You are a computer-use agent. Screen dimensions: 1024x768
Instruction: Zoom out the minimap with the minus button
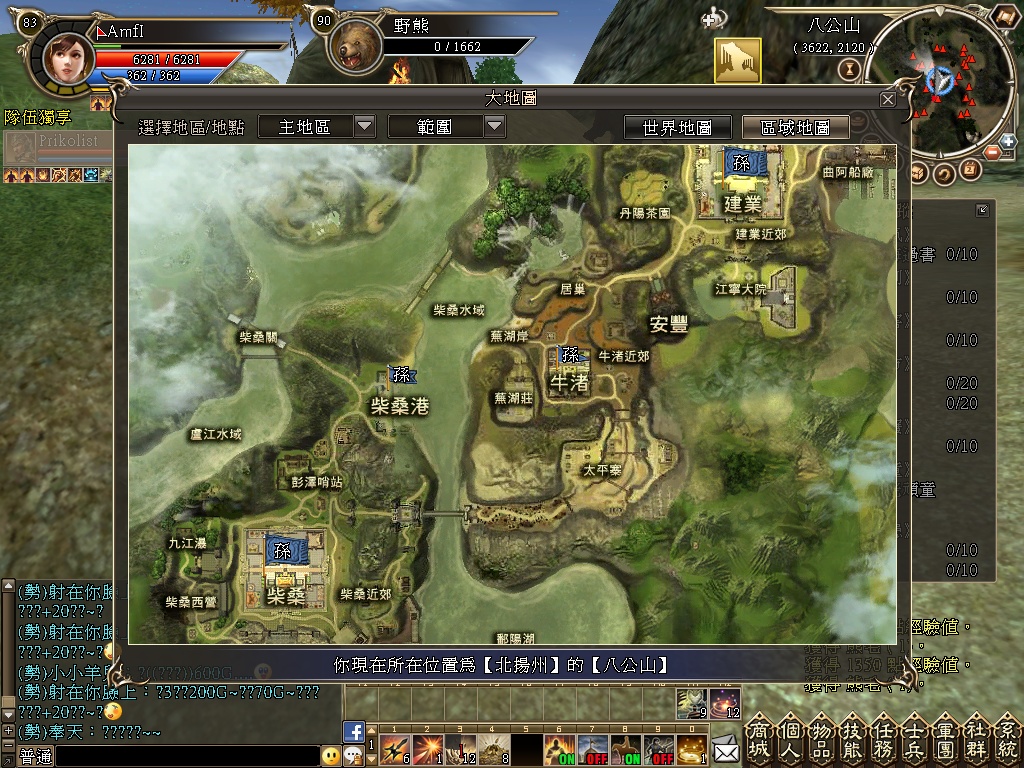991,152
